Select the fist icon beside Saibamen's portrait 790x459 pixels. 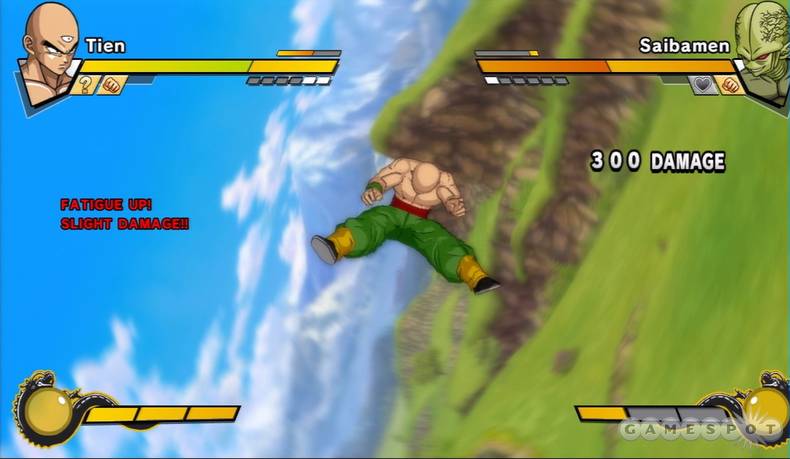pyautogui.click(x=729, y=85)
